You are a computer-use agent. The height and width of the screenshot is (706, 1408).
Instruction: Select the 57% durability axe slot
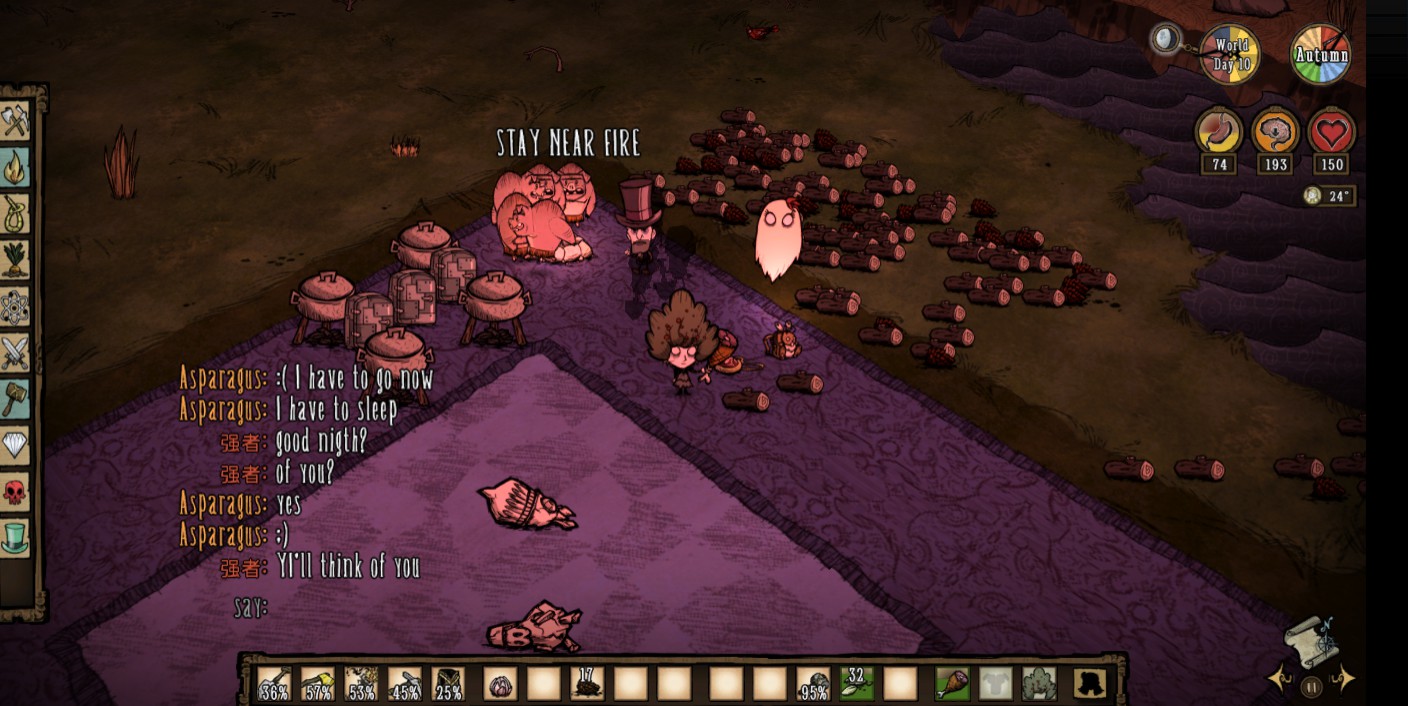317,683
